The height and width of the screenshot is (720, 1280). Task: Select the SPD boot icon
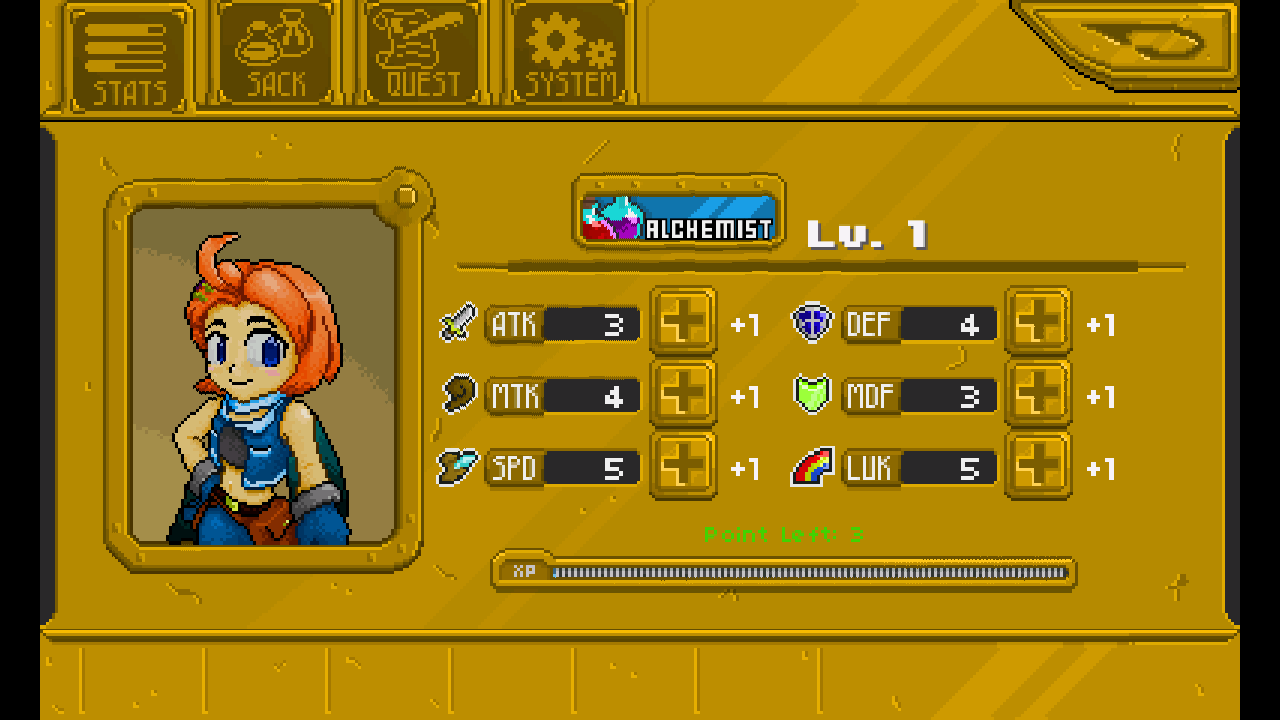[456, 466]
